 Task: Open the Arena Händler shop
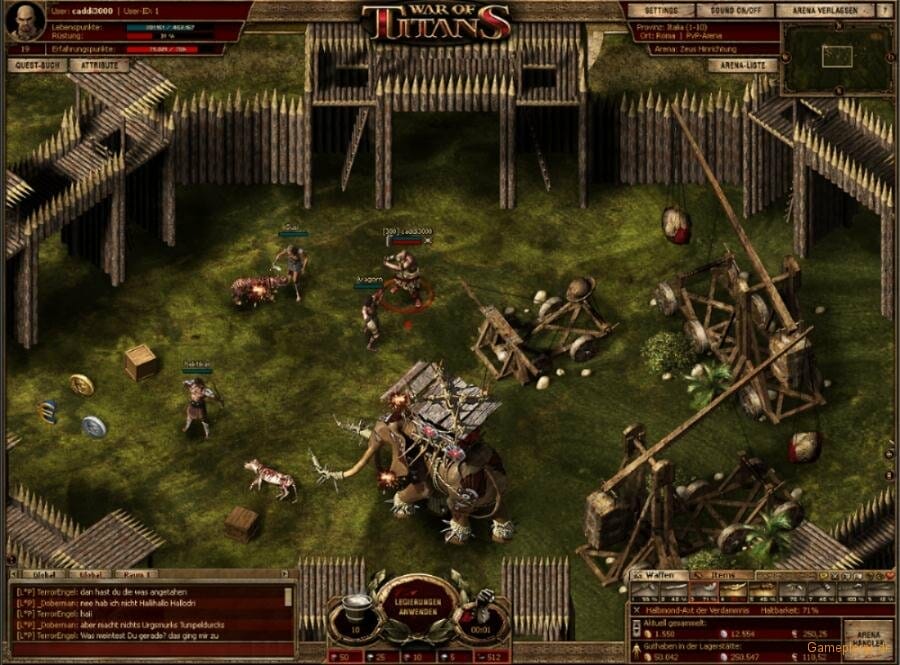tap(867, 637)
